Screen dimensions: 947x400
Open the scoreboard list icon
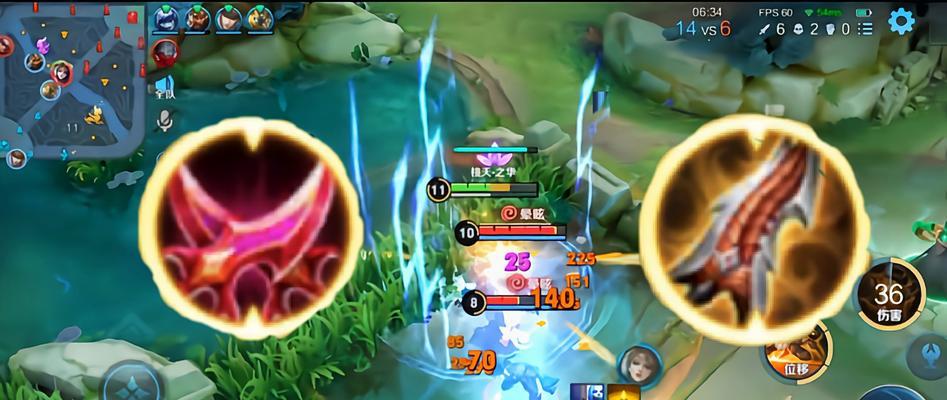click(865, 29)
